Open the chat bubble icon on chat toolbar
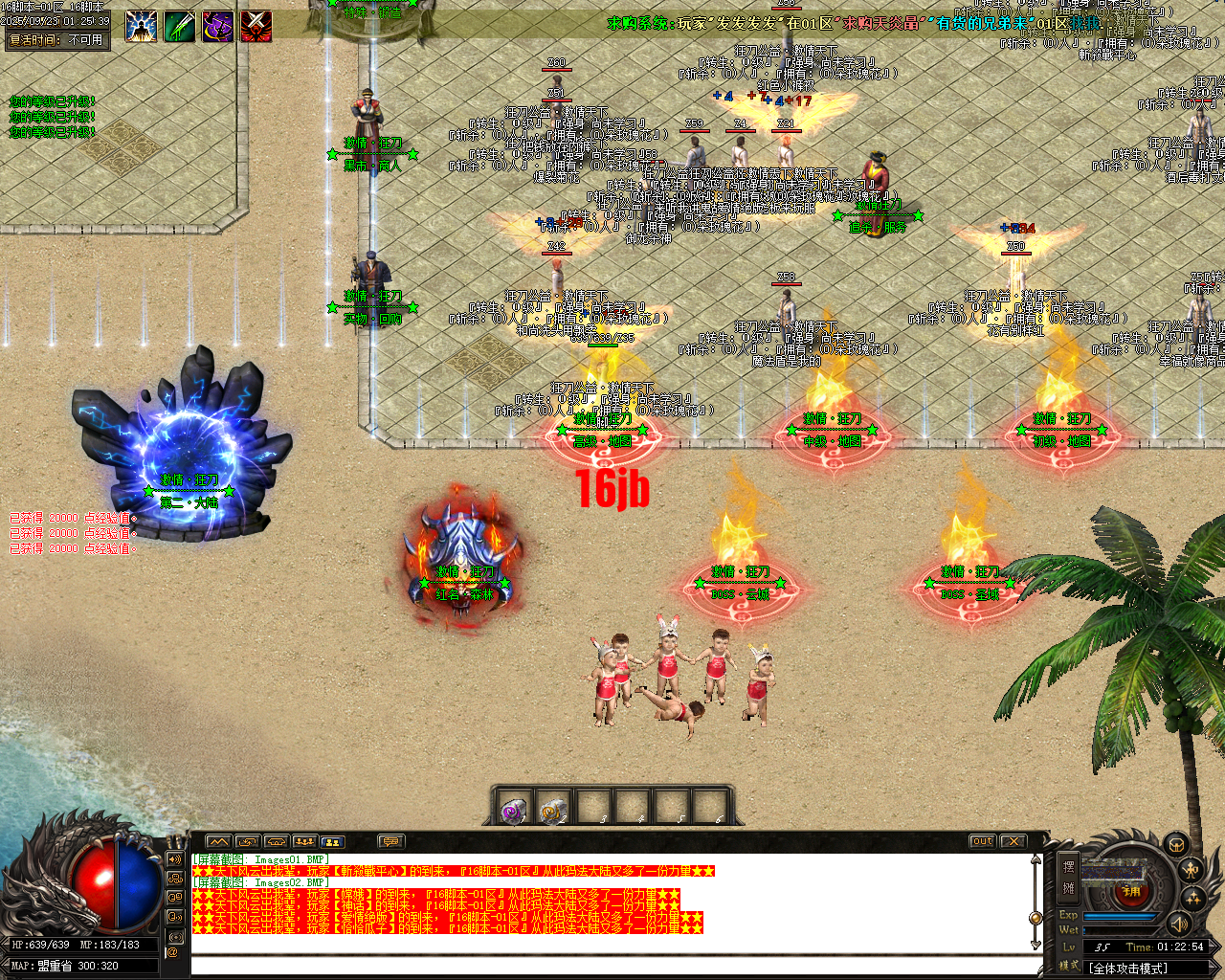The height and width of the screenshot is (980, 1225). tap(390, 841)
